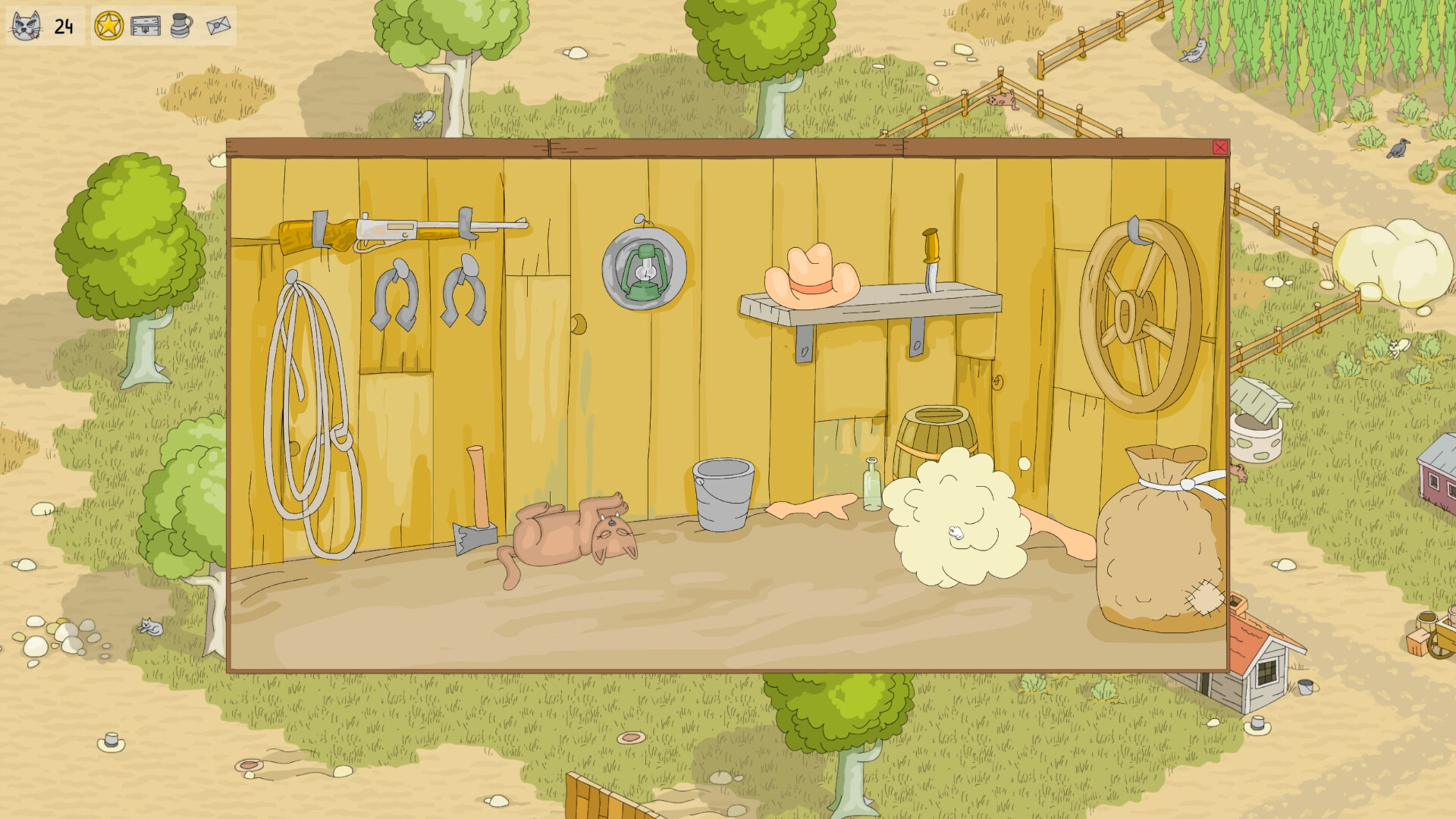Close the barn panel with the red X
The width and height of the screenshot is (1456, 819).
point(1221,149)
